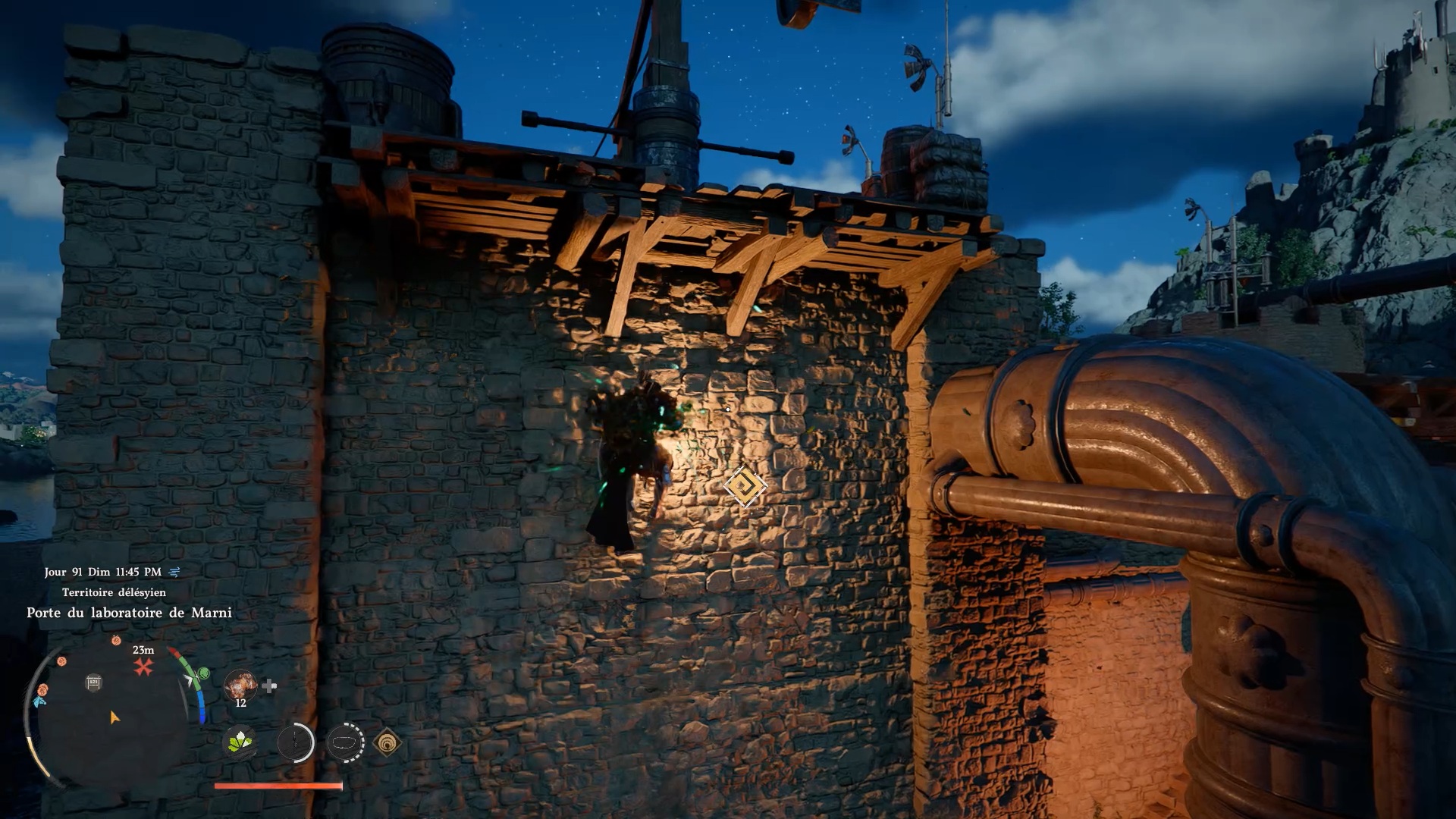Select the weapon slot with white ring
The image size is (1456, 819).
[x=295, y=742]
